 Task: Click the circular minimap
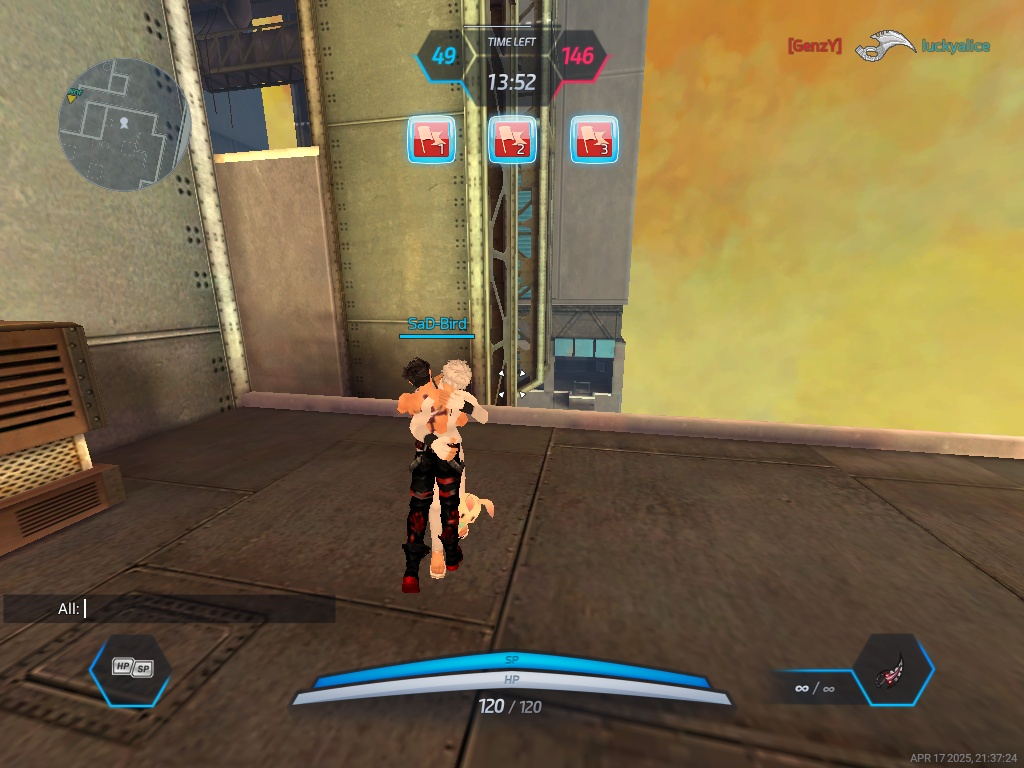[124, 125]
